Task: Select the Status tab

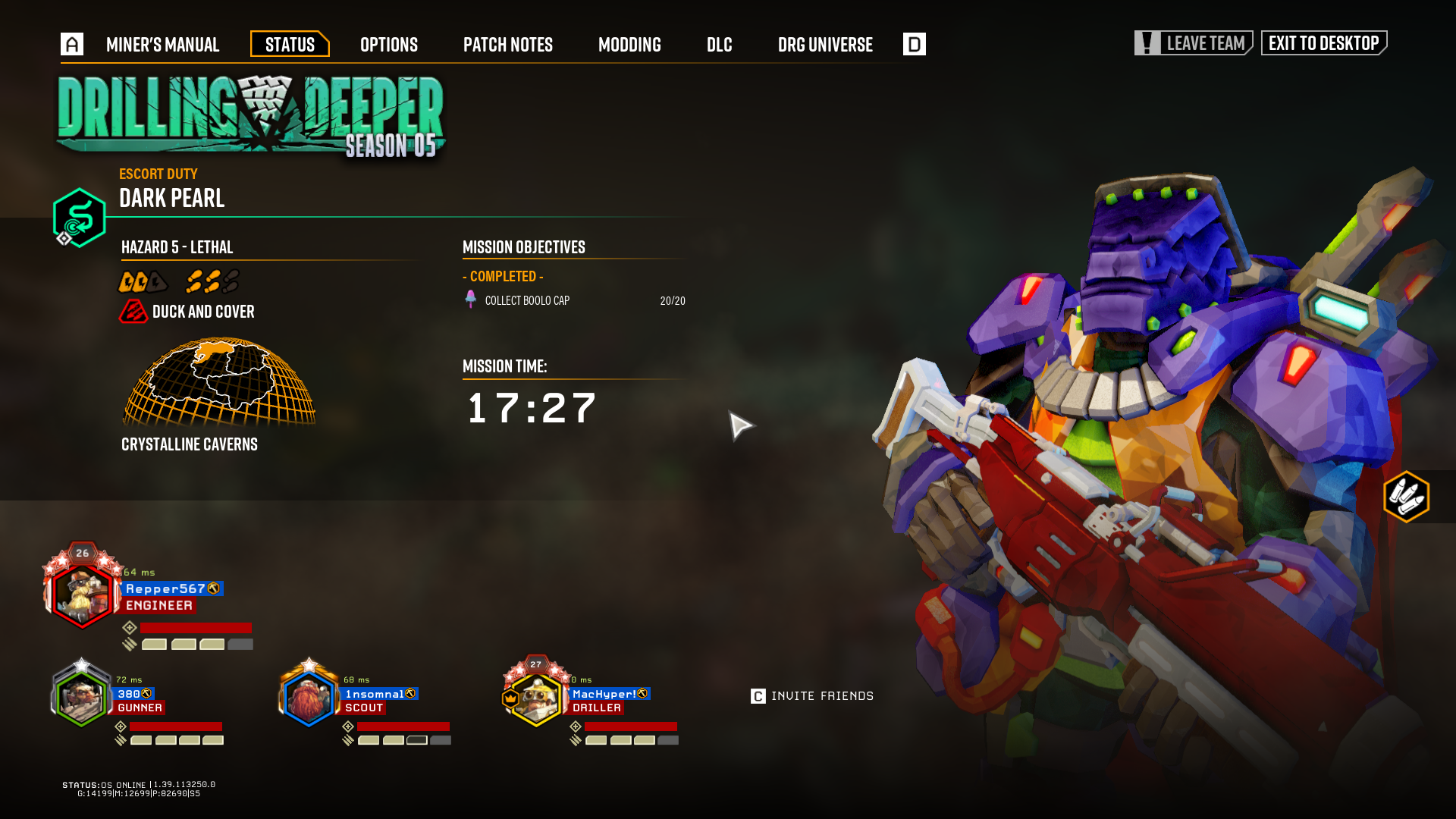Action: pos(290,45)
